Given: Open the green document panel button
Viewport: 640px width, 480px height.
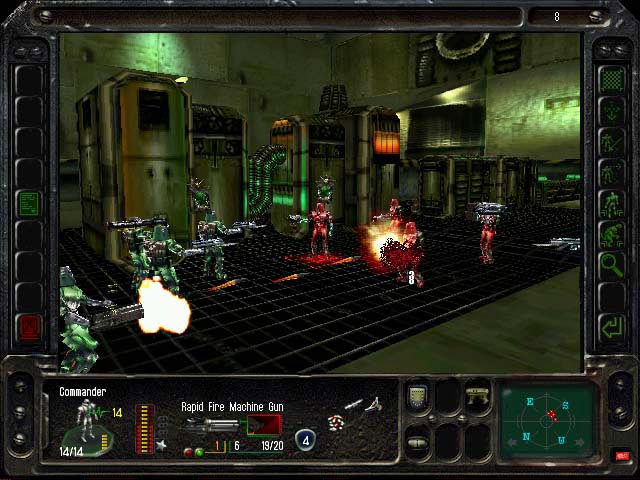Looking at the screenshot, I should (x=29, y=203).
